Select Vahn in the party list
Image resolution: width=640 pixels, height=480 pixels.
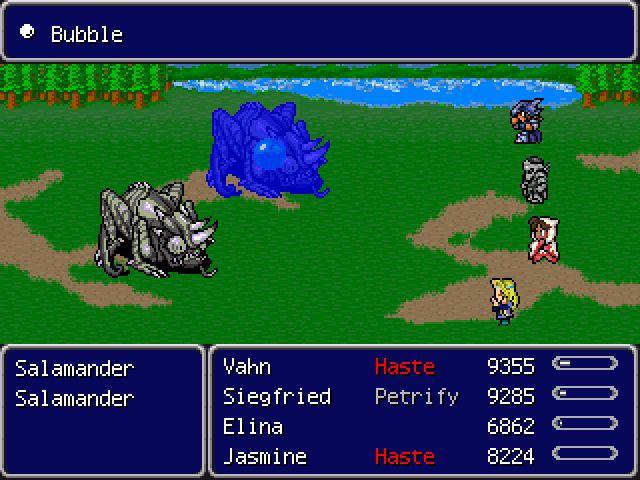pyautogui.click(x=247, y=366)
